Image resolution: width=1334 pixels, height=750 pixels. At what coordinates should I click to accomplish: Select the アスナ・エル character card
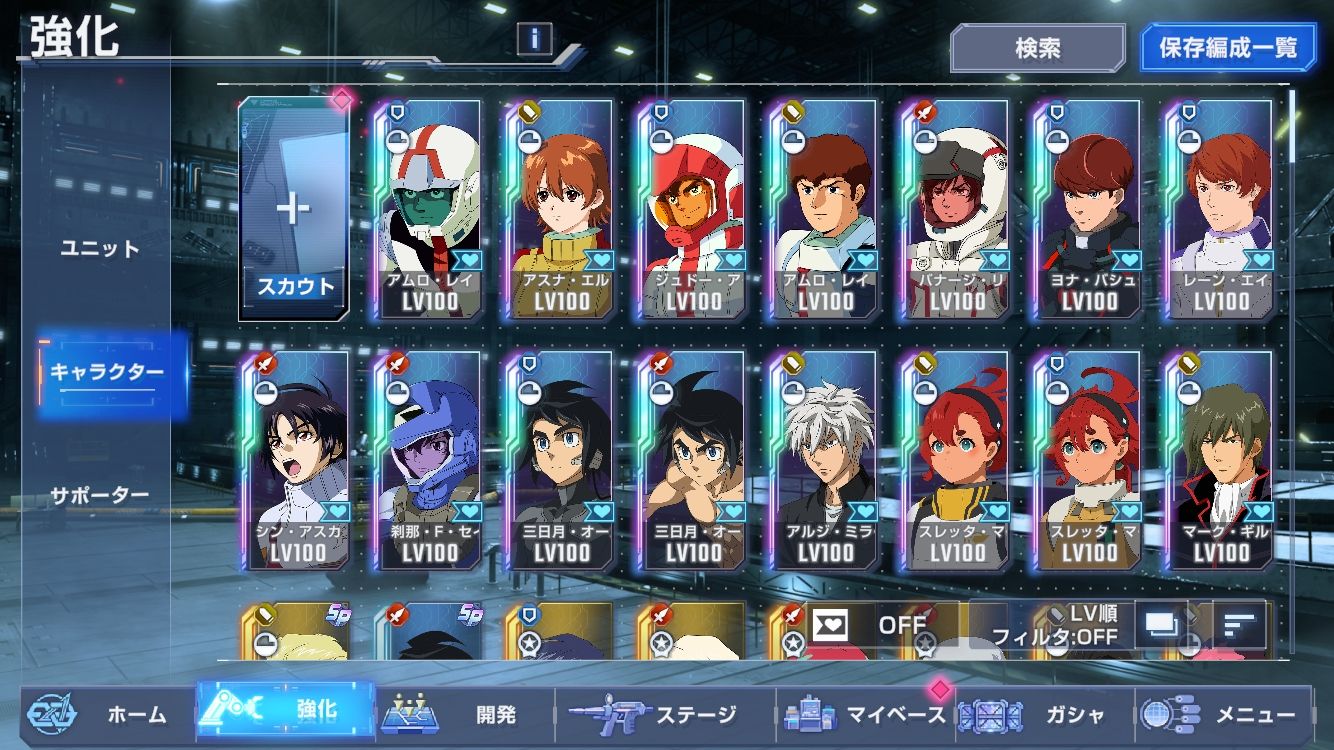click(560, 209)
